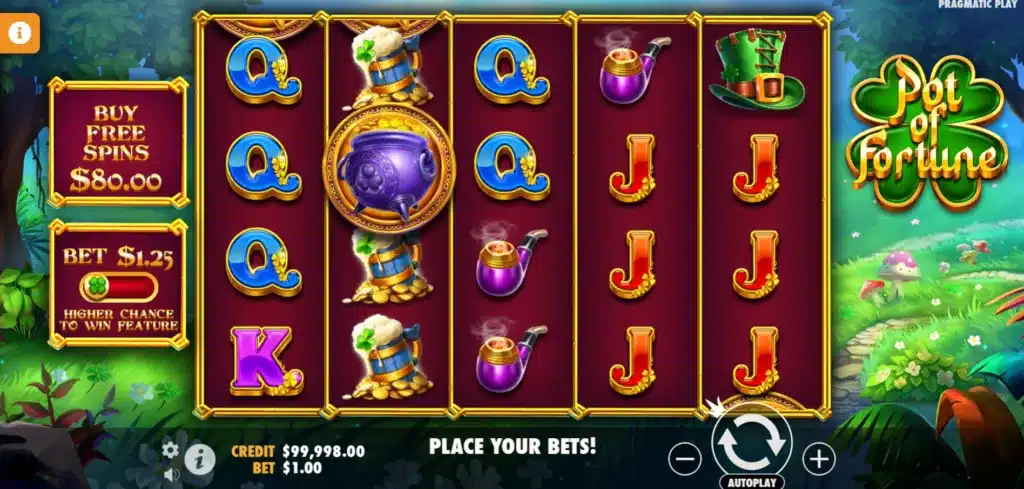Spin the reels with the circular arrows button
The height and width of the screenshot is (489, 1024).
pos(752,441)
